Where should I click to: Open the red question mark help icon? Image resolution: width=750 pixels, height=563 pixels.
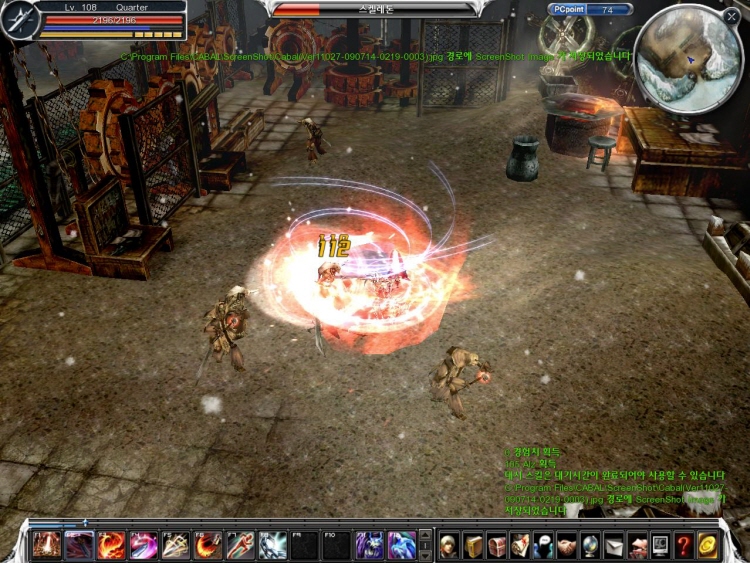[x=684, y=546]
